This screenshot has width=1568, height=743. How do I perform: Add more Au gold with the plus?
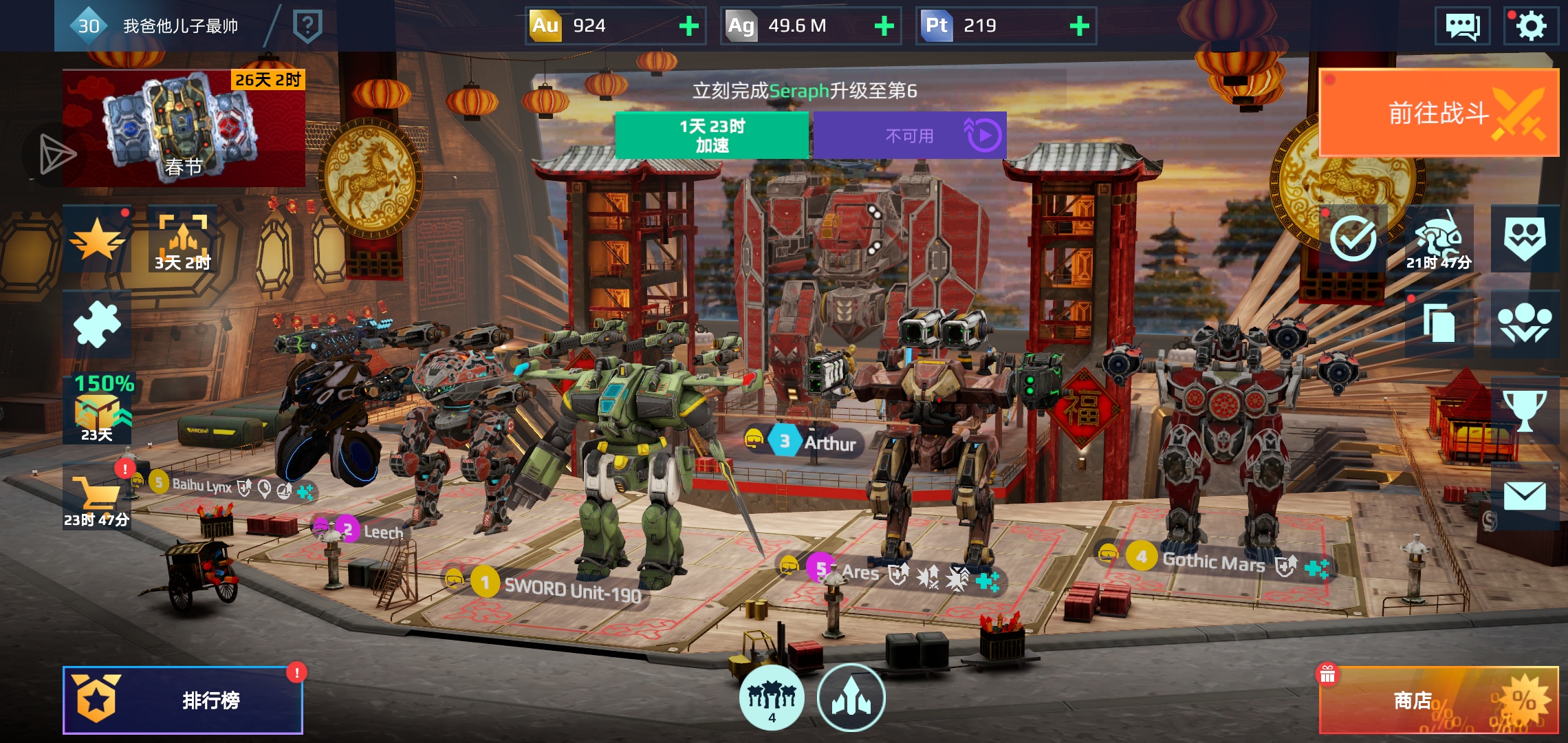click(x=688, y=26)
